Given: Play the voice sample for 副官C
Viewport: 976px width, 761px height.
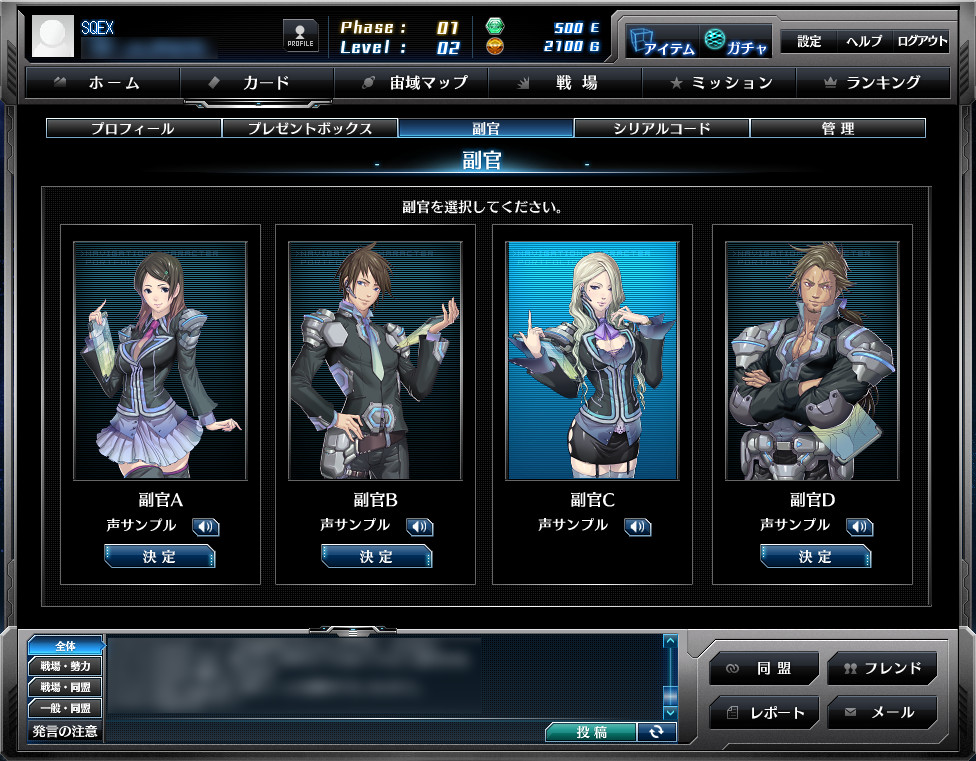Looking at the screenshot, I should (x=637, y=527).
